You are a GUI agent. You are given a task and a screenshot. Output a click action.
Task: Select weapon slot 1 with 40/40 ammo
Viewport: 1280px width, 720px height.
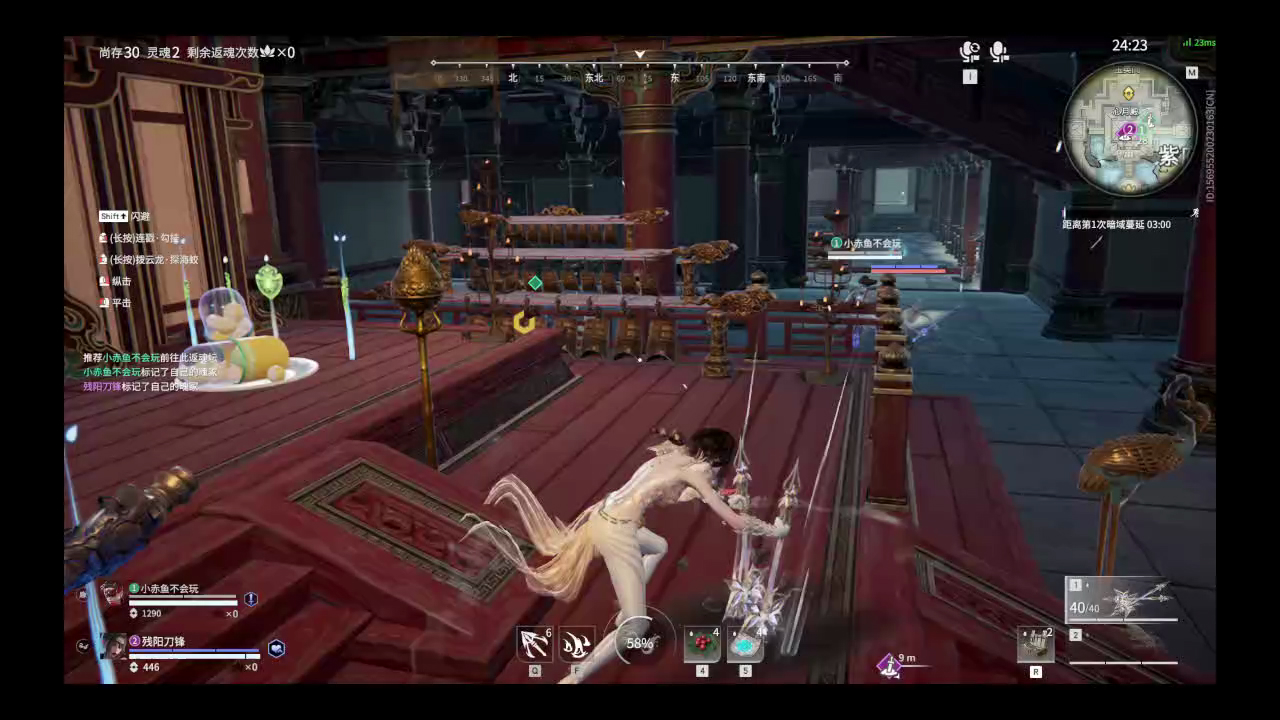coord(1120,600)
